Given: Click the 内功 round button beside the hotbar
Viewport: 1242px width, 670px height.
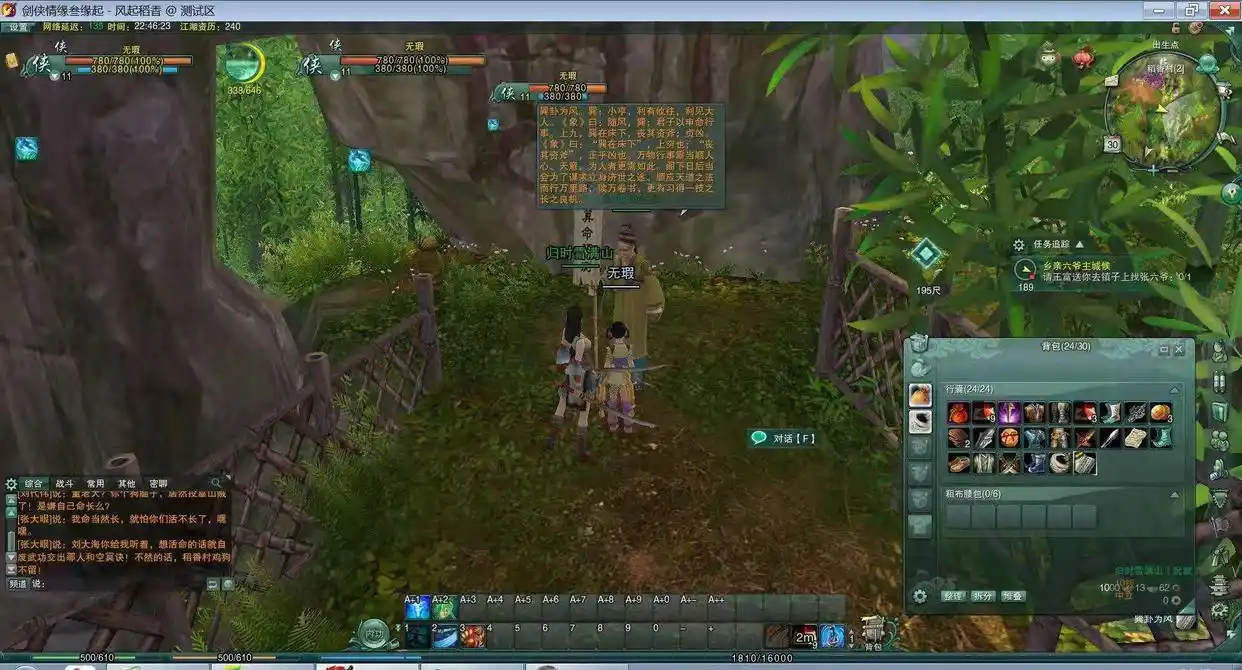Looking at the screenshot, I should [x=376, y=633].
